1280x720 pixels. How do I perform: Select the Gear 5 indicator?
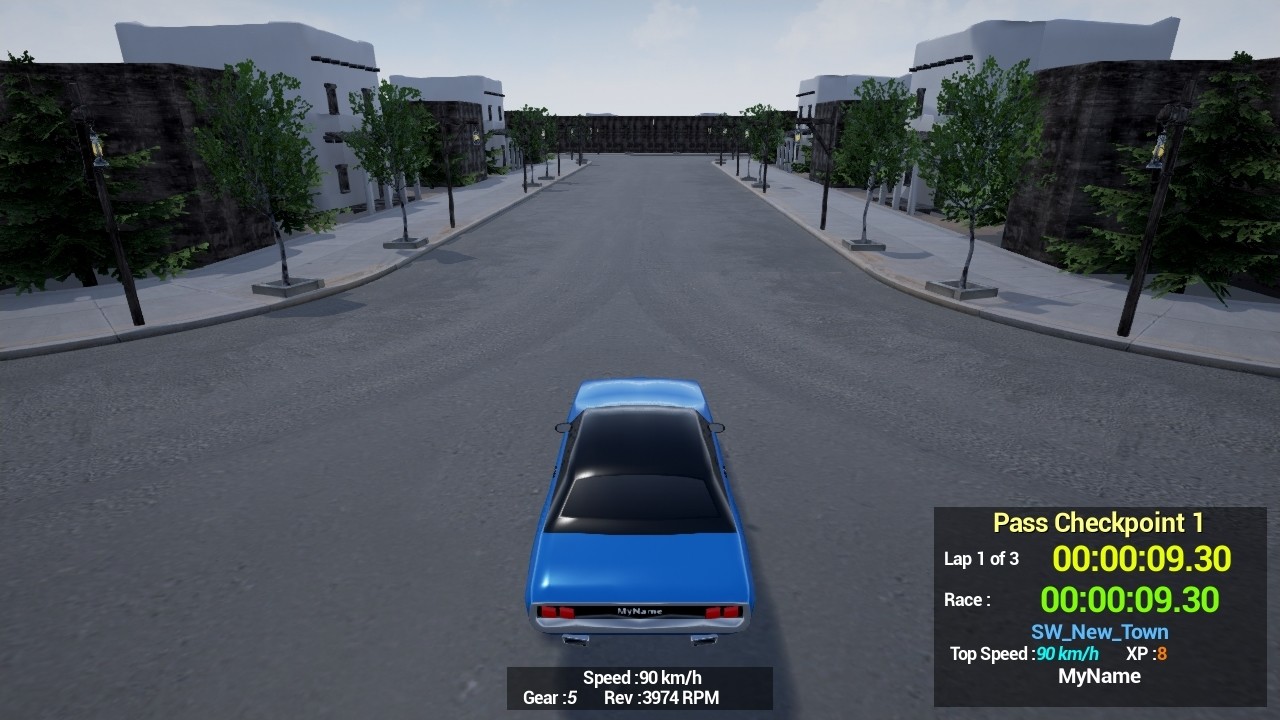point(549,699)
